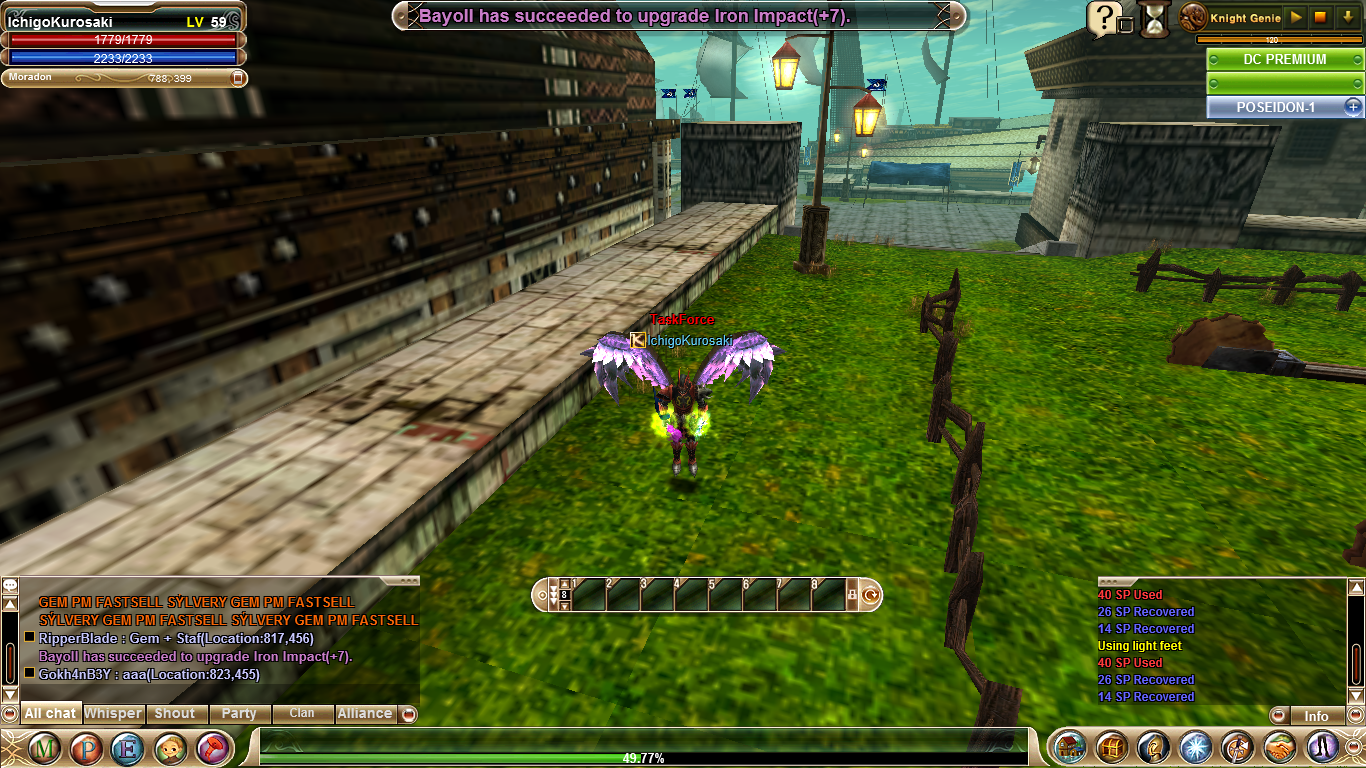Open the treasure chest inventory icon

point(1112,747)
